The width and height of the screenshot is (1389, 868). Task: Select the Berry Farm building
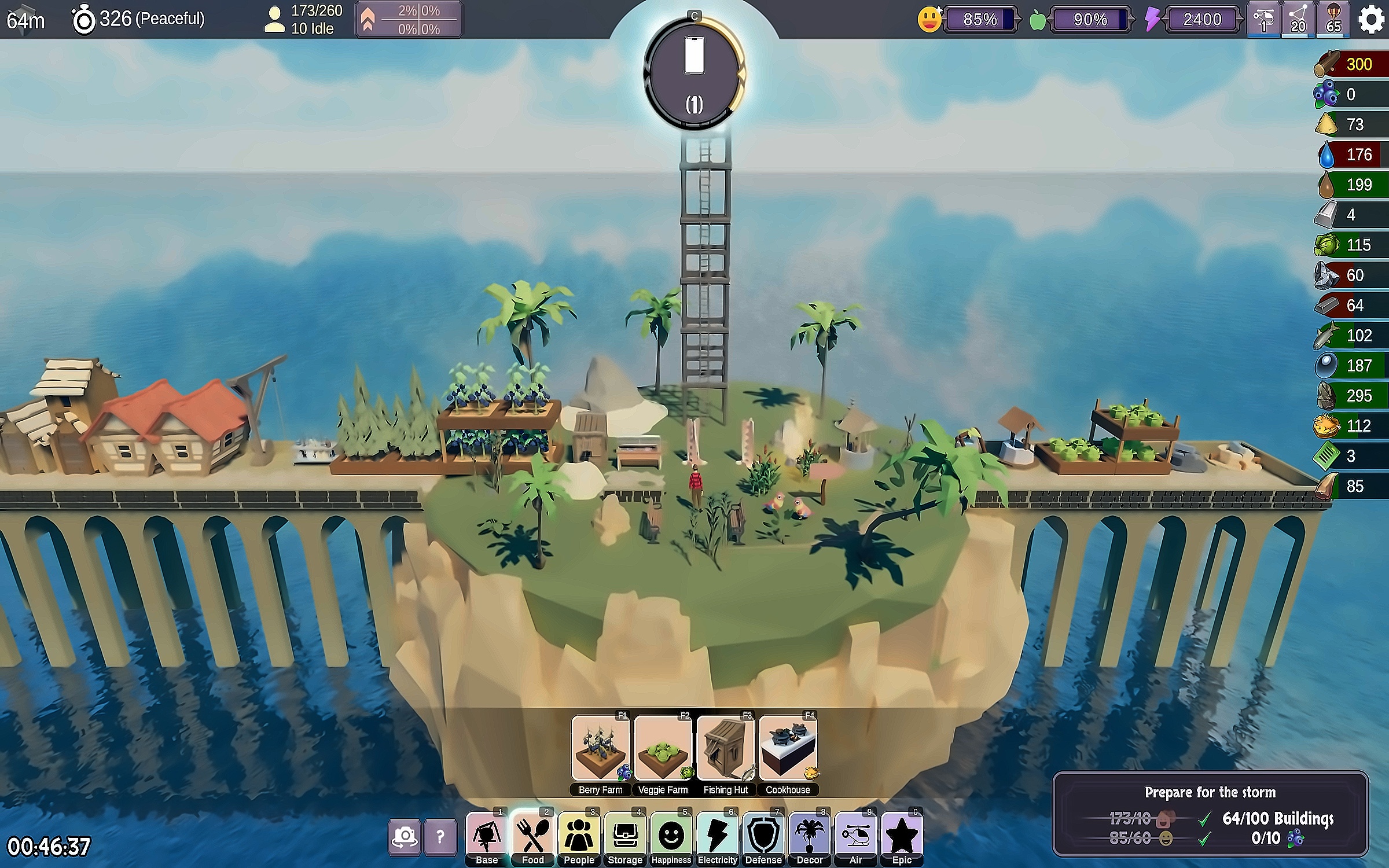[x=600, y=748]
